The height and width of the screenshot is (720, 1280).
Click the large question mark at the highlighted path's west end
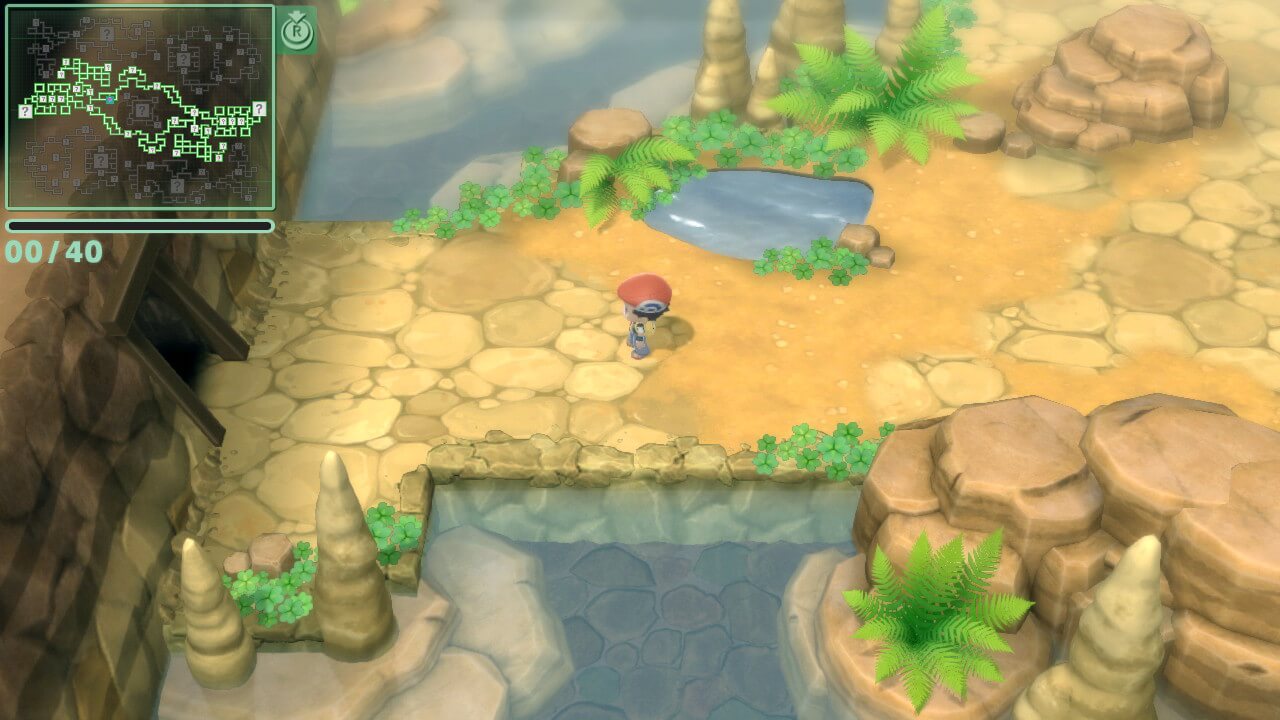[x=25, y=112]
